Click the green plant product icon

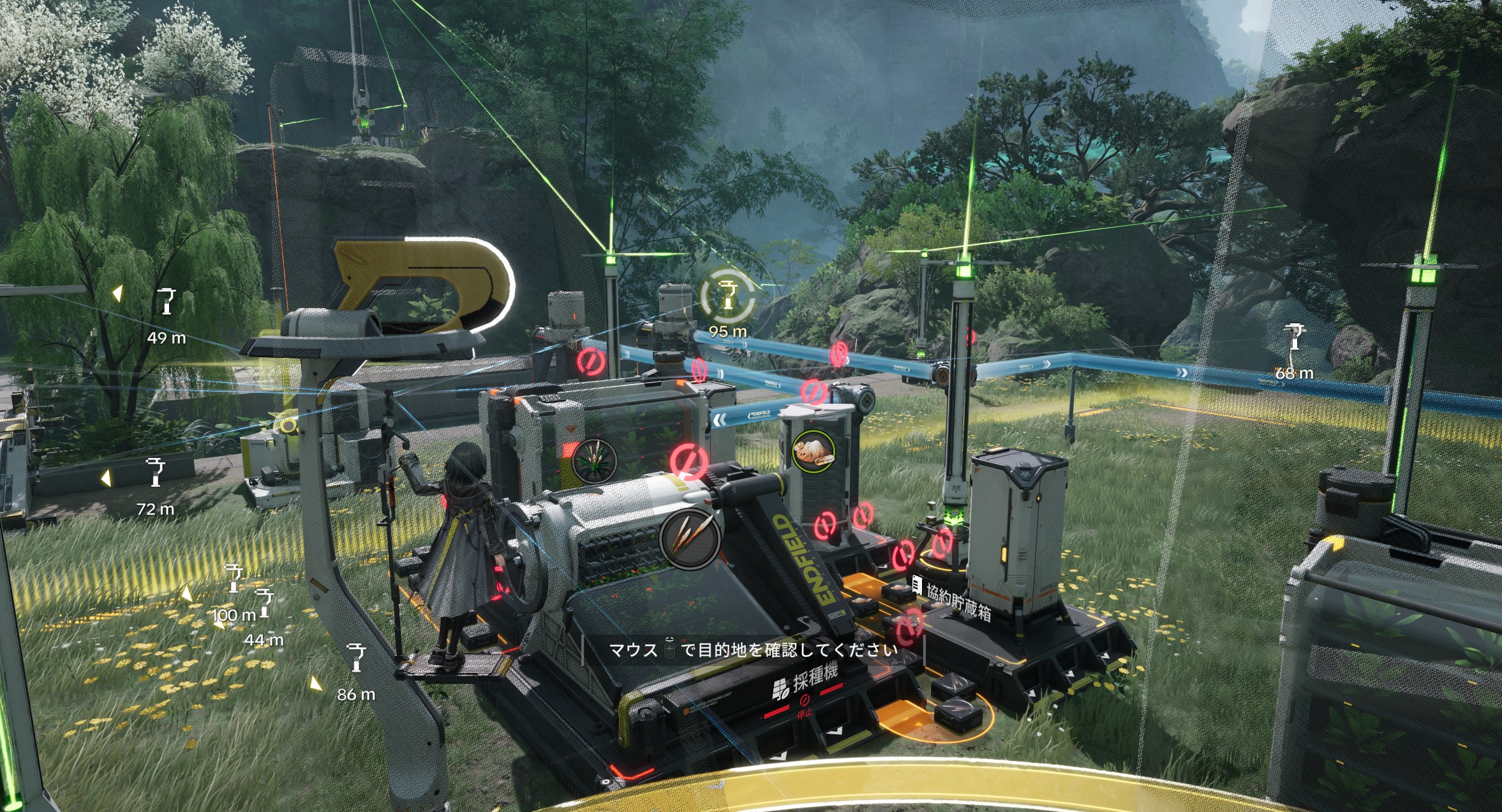point(595,460)
